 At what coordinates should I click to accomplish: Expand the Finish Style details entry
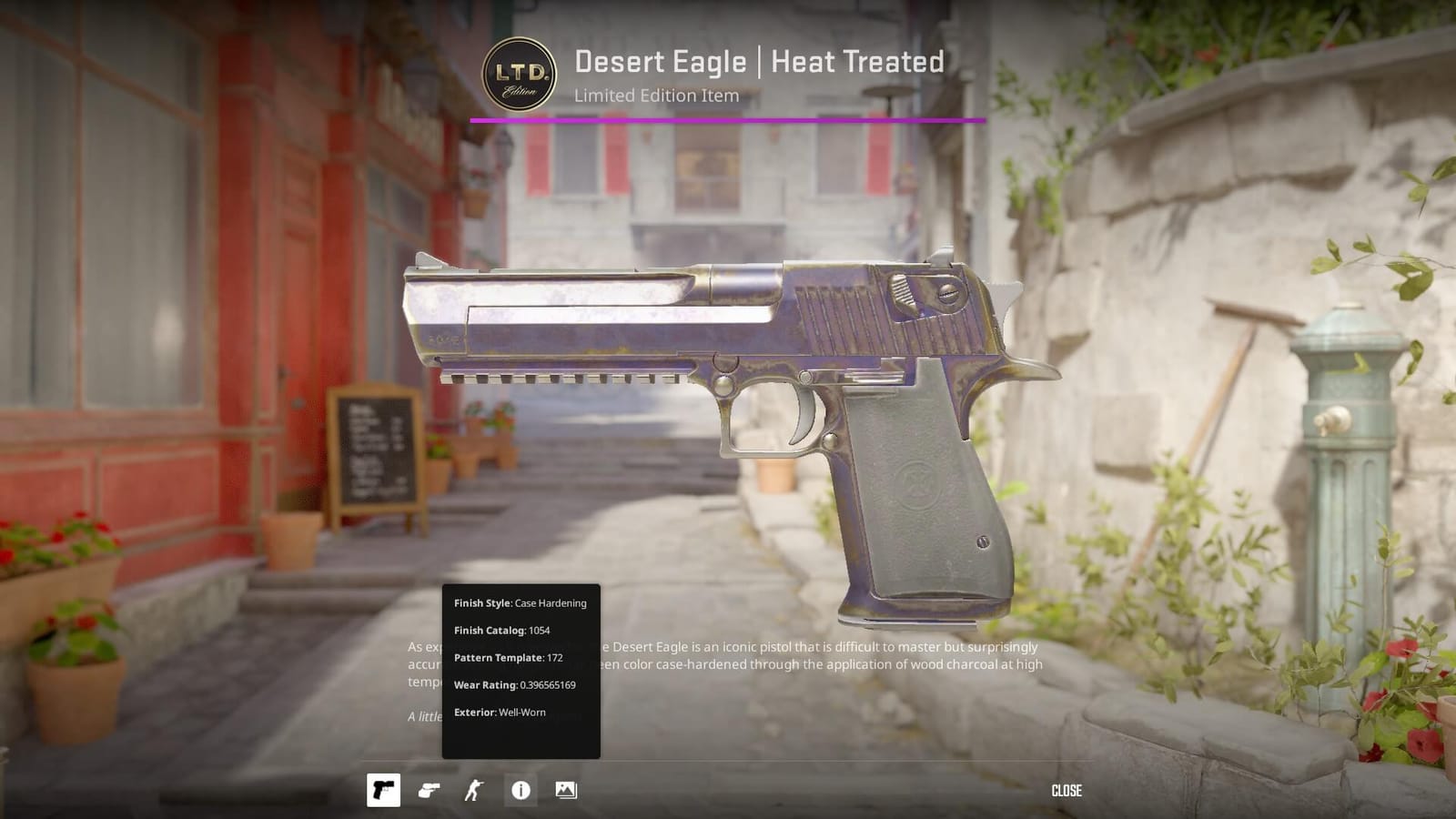(519, 602)
